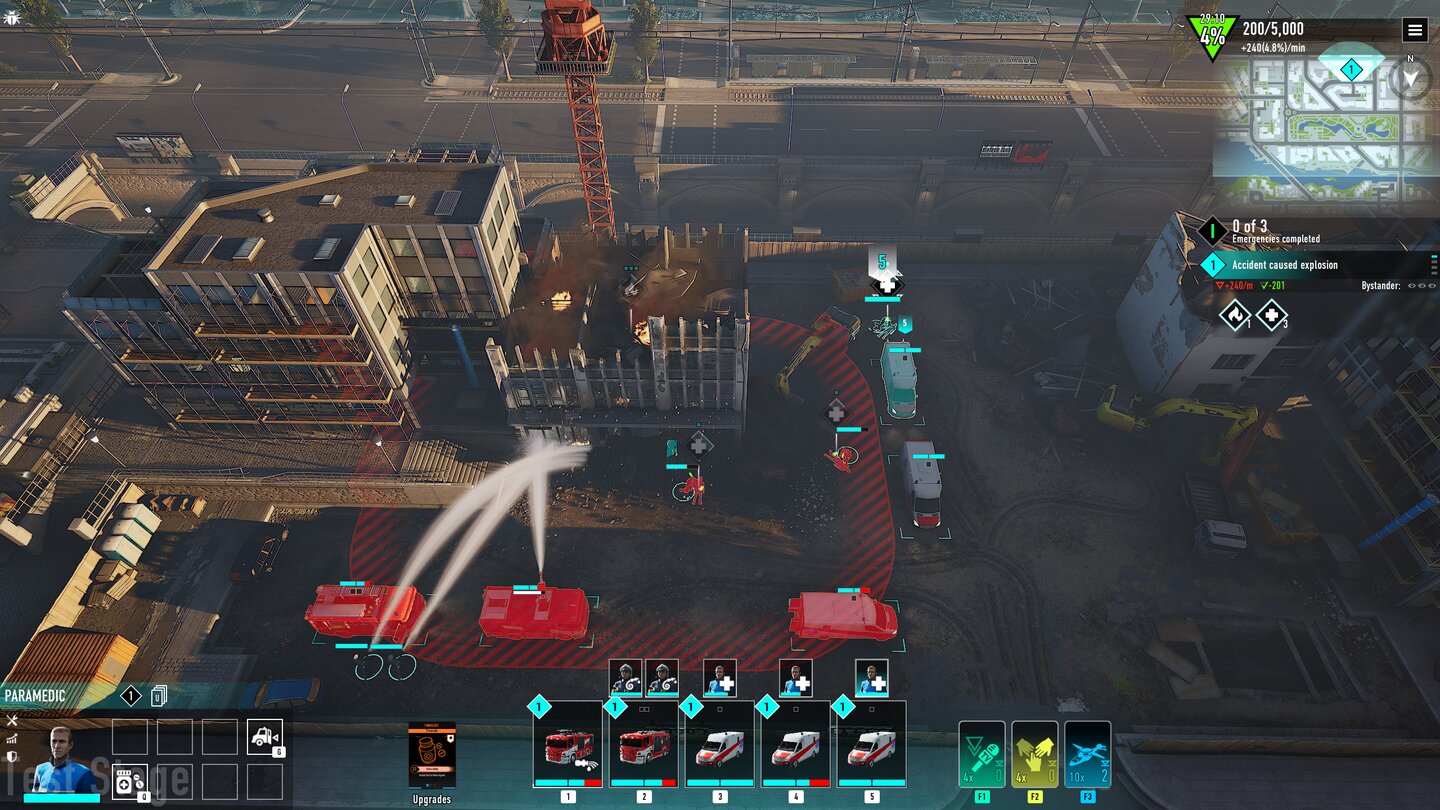Use the green microphone F1 card
The height and width of the screenshot is (810, 1440).
(x=981, y=755)
